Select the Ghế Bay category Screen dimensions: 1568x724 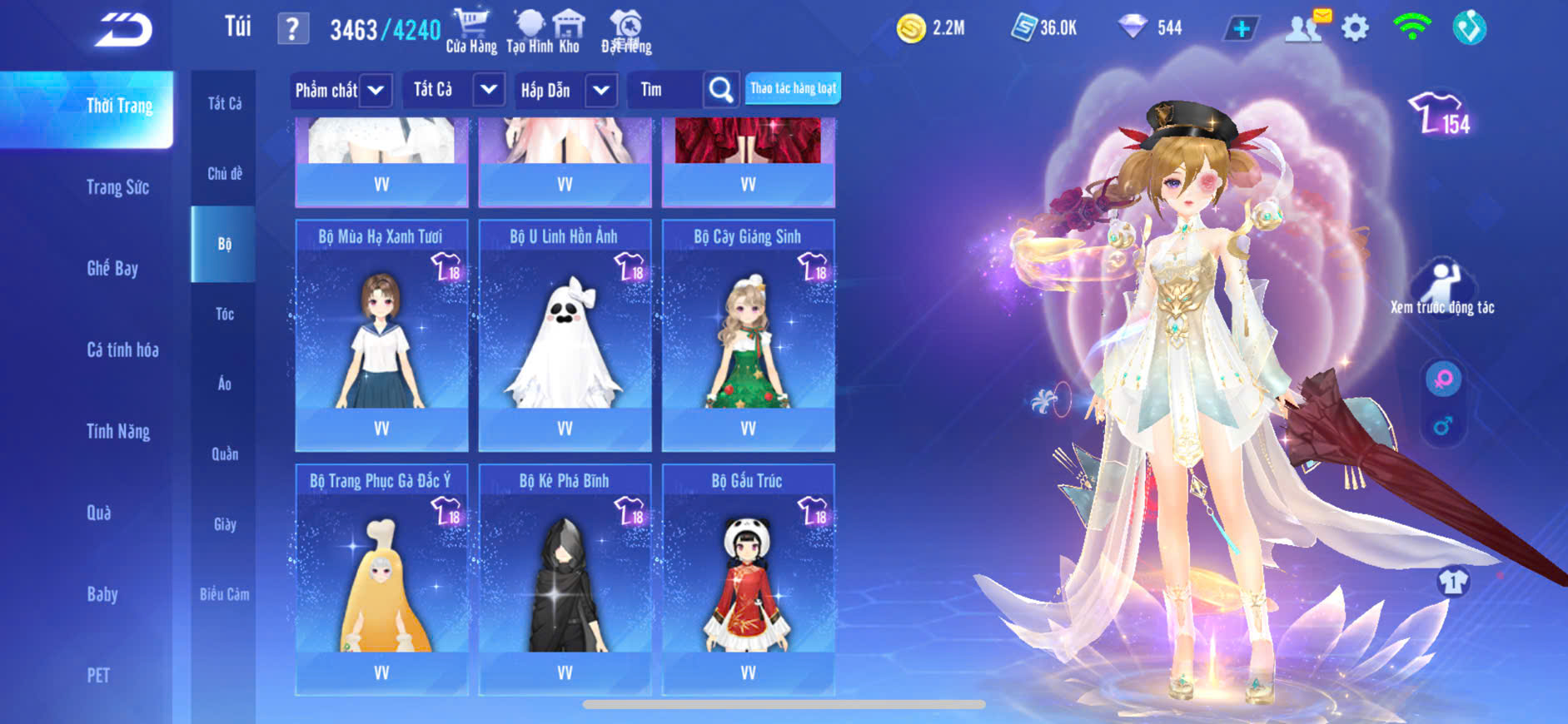coord(112,268)
